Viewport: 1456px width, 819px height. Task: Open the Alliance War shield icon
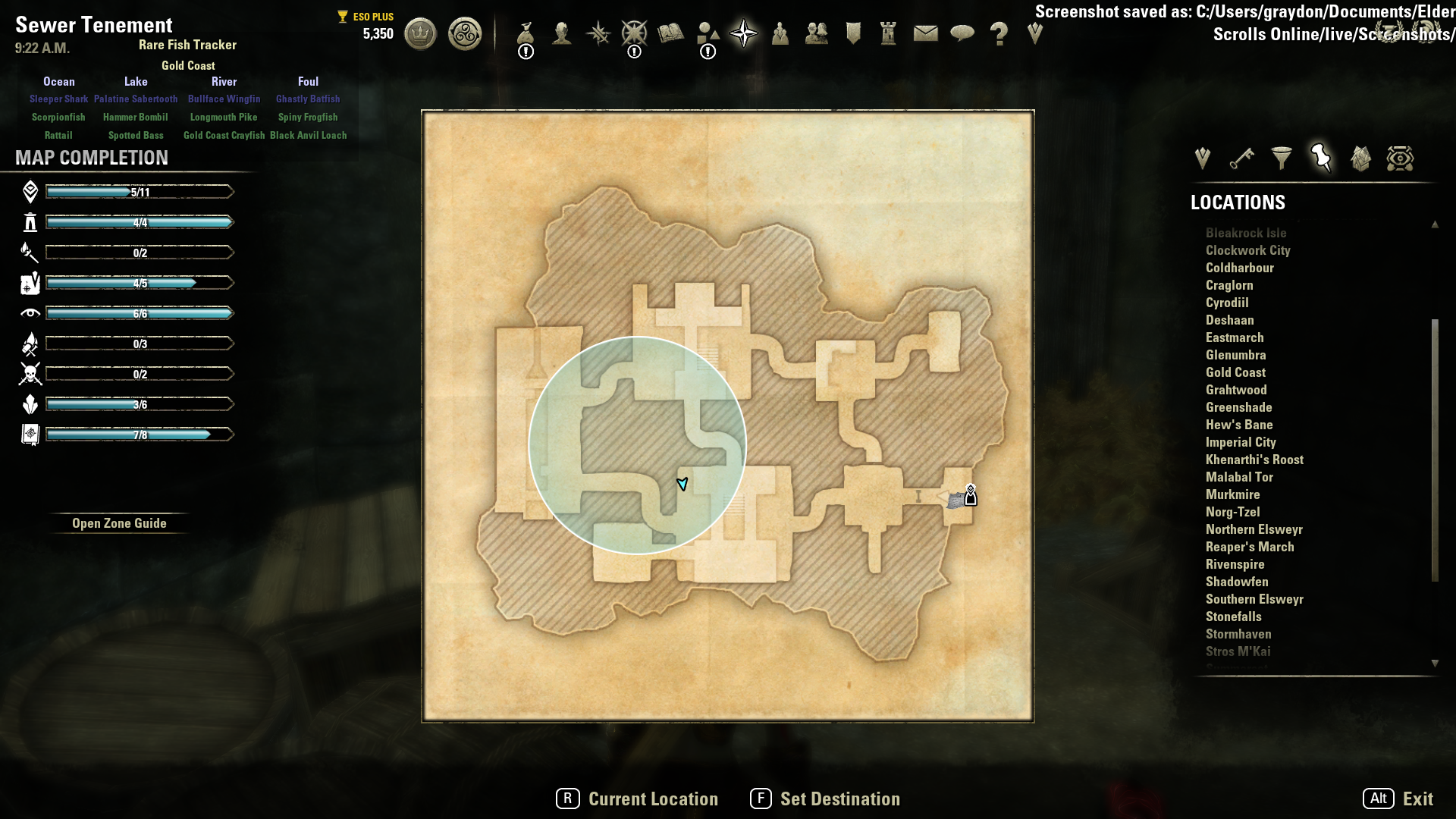point(853,34)
